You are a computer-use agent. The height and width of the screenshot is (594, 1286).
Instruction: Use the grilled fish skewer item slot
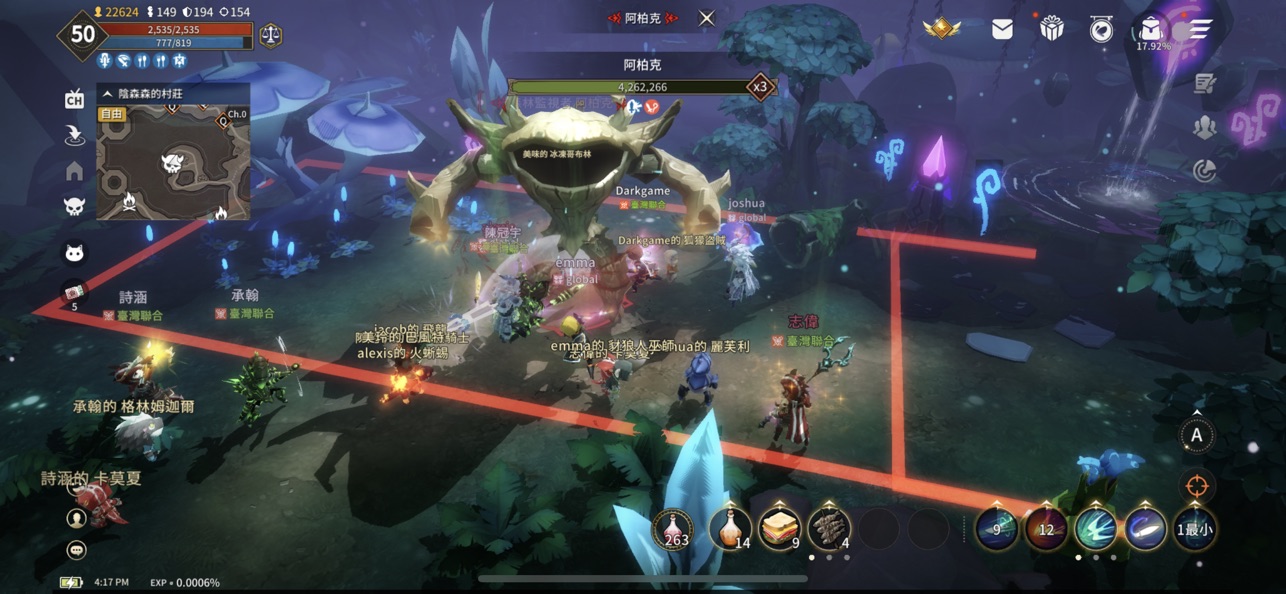pyautogui.click(x=829, y=529)
